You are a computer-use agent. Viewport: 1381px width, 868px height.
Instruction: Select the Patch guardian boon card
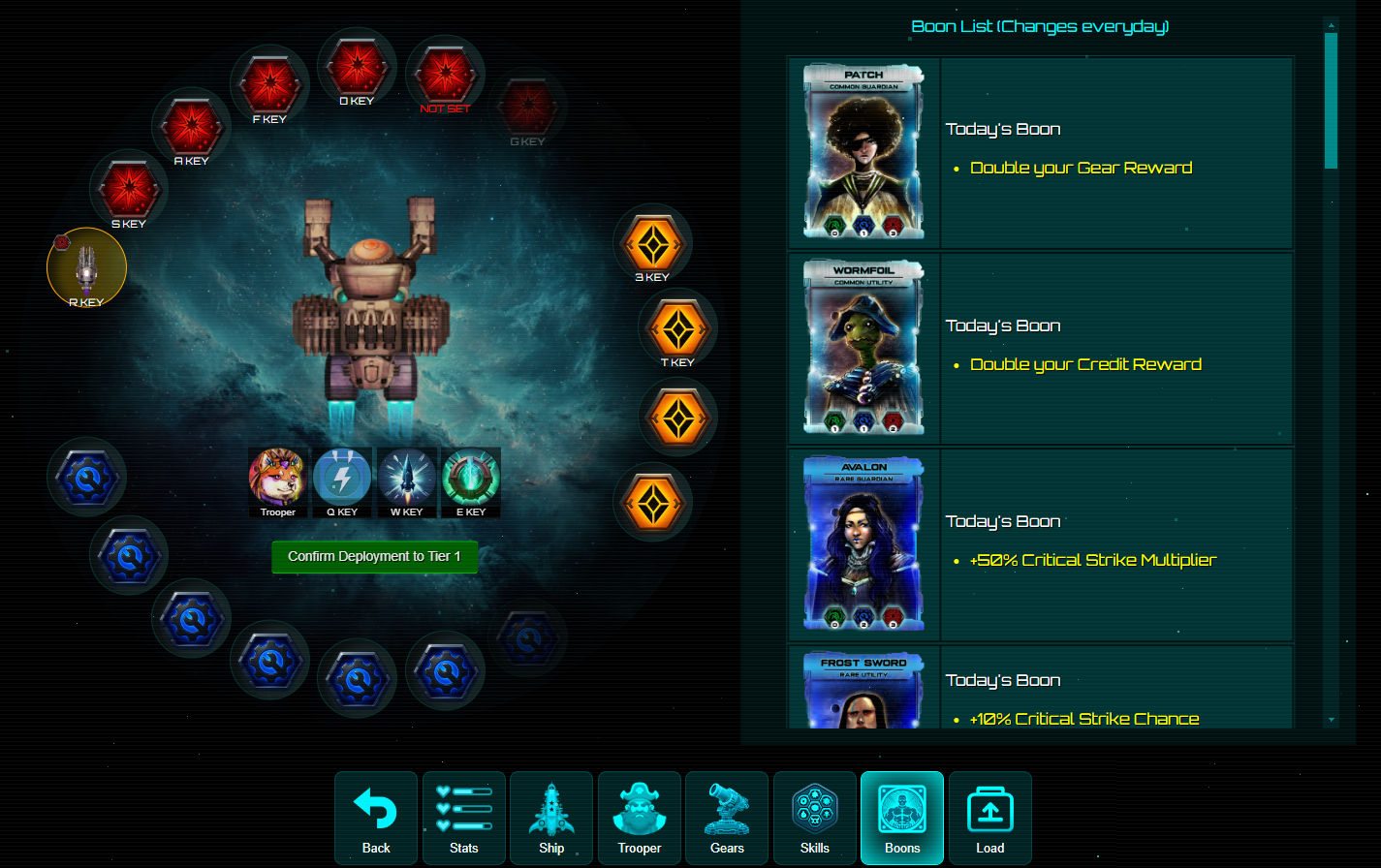863,153
